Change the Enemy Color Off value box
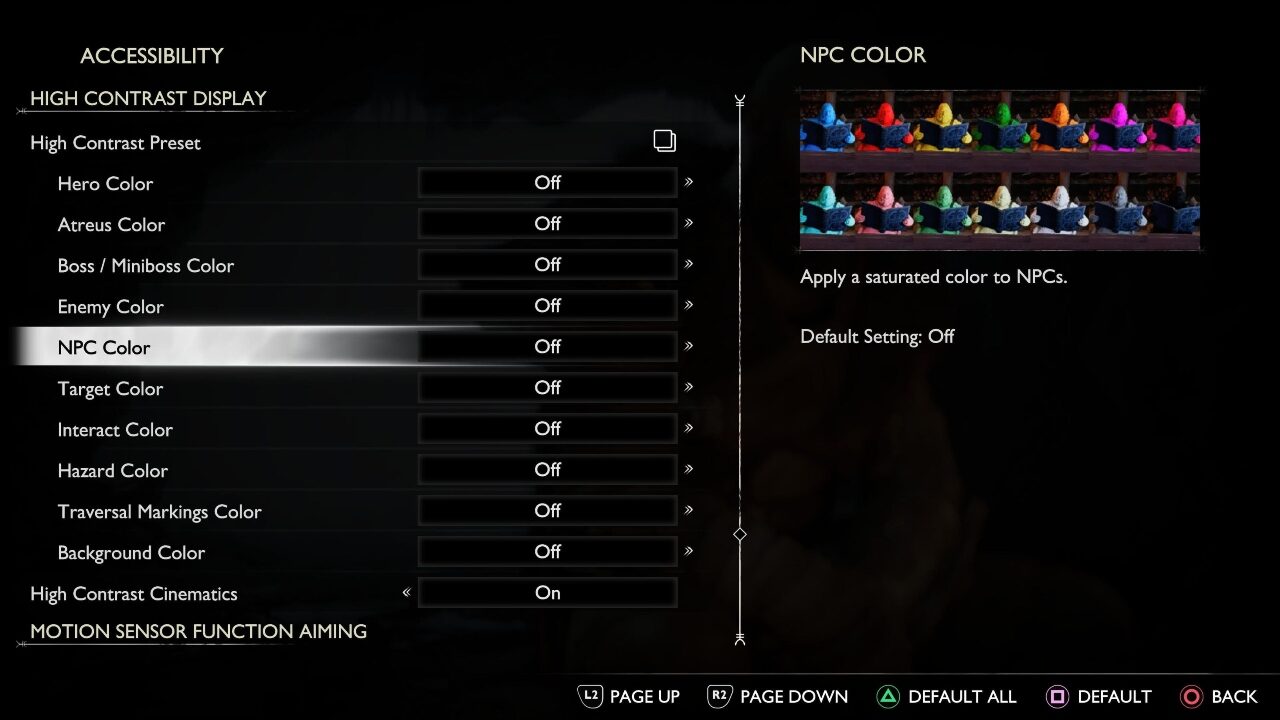This screenshot has height=720, width=1280. pyautogui.click(x=547, y=306)
